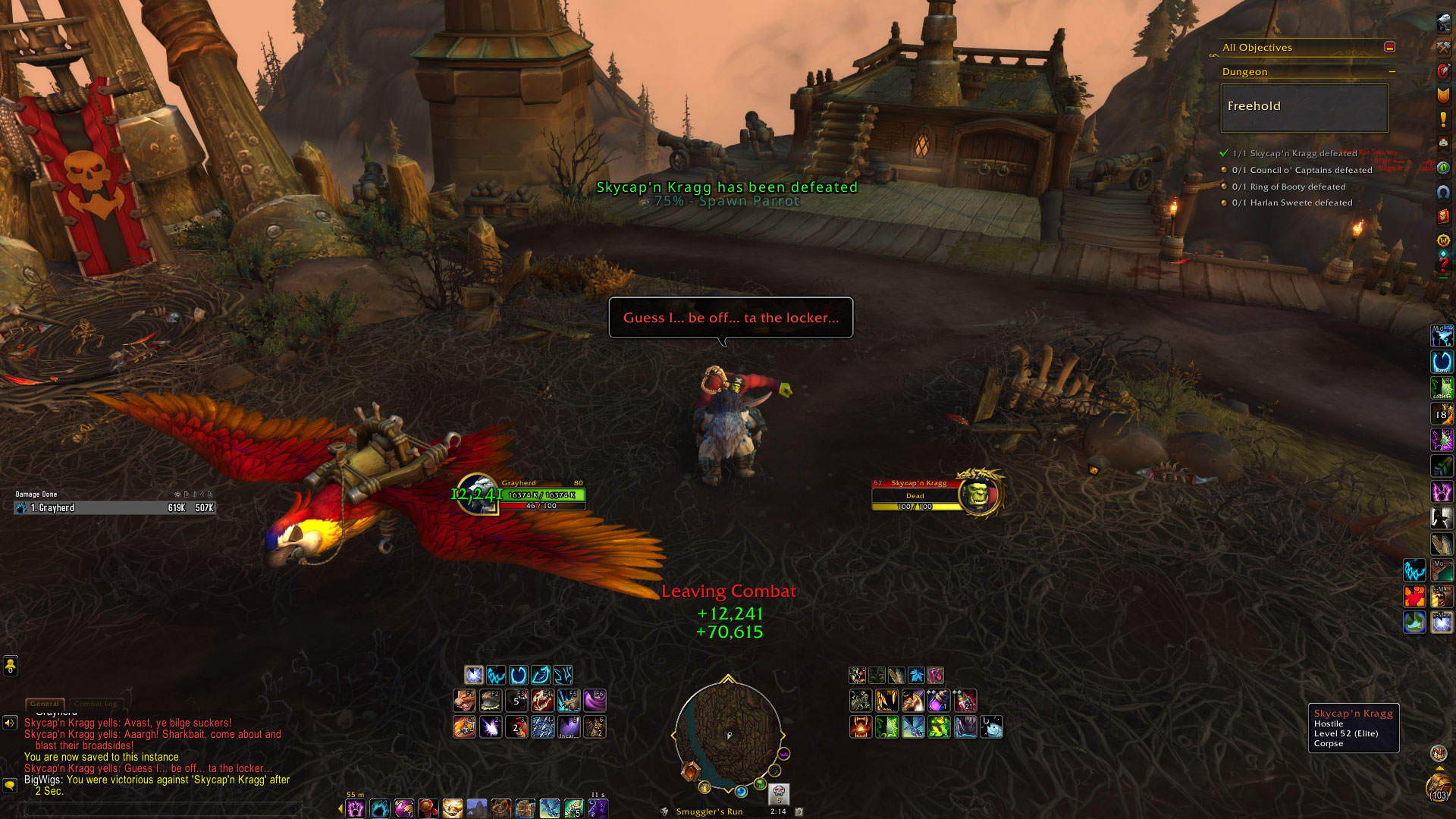The width and height of the screenshot is (1456, 819).
Task: Click the circular minimap
Action: tap(728, 734)
